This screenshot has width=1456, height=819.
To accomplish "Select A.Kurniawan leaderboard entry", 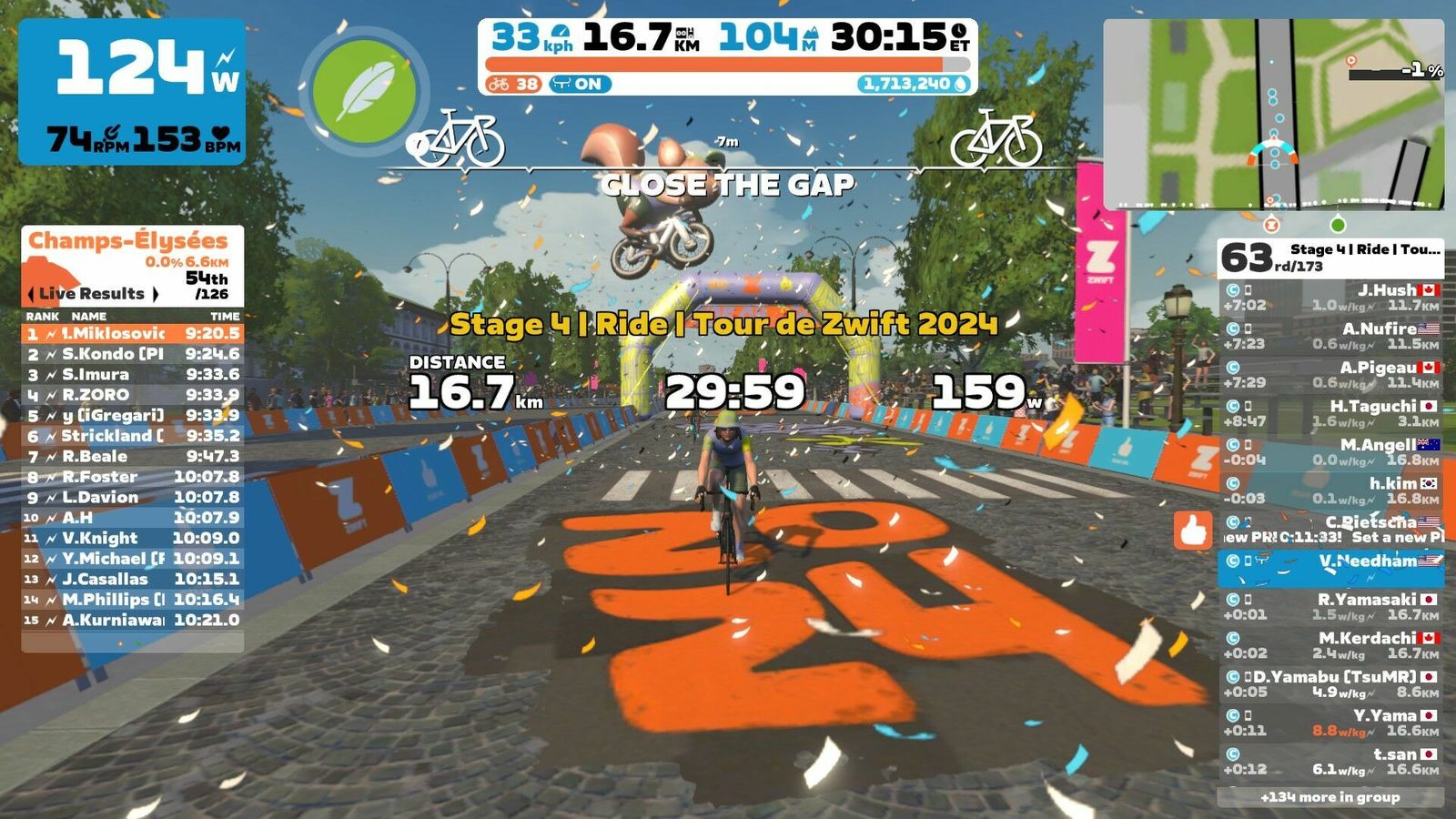I will click(133, 620).
